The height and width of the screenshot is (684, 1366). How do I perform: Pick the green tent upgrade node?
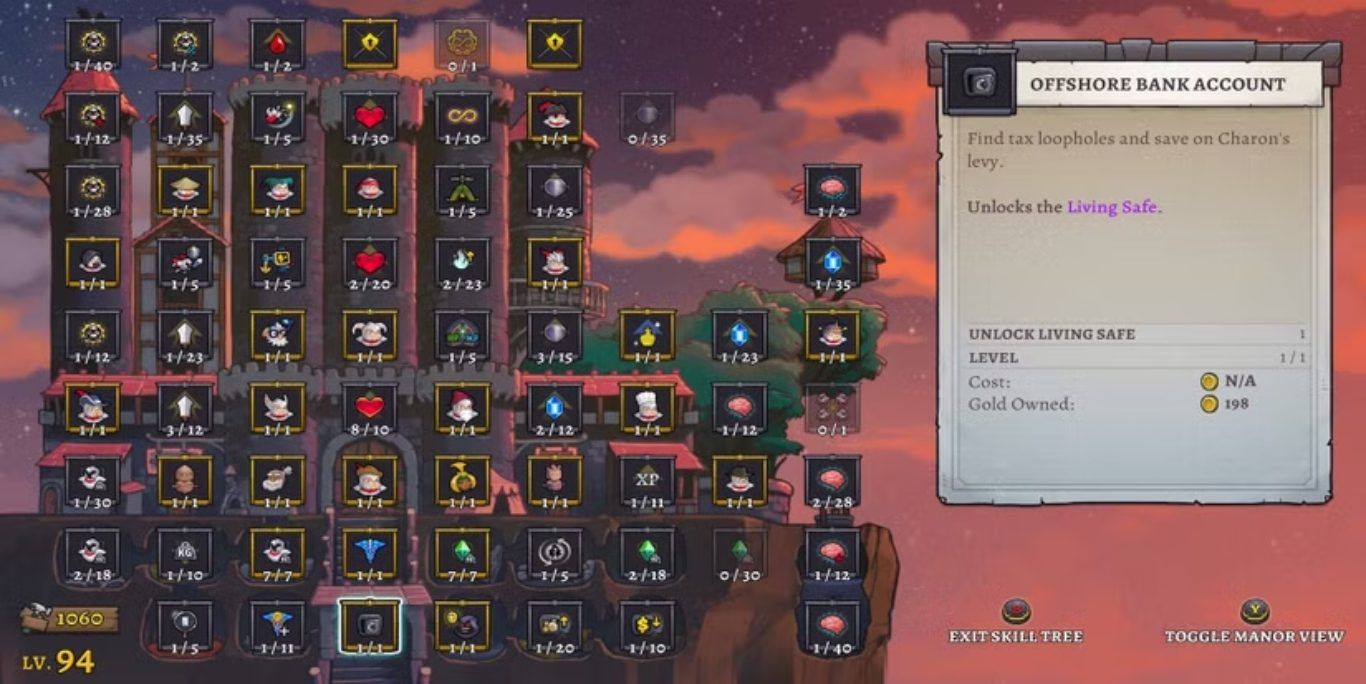pyautogui.click(x=462, y=188)
